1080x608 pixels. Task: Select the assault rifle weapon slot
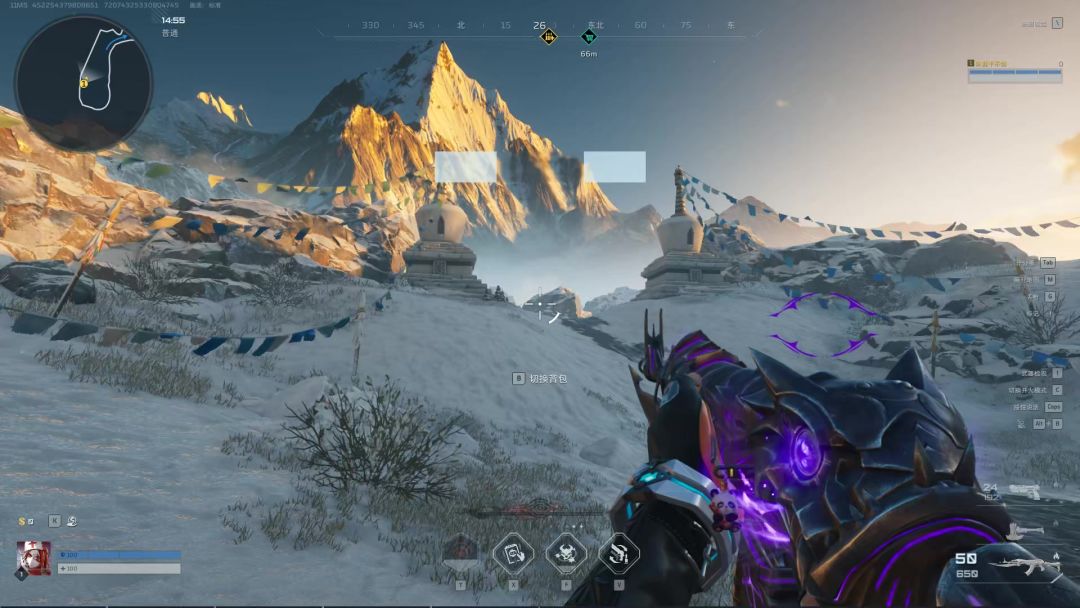tap(1022, 567)
